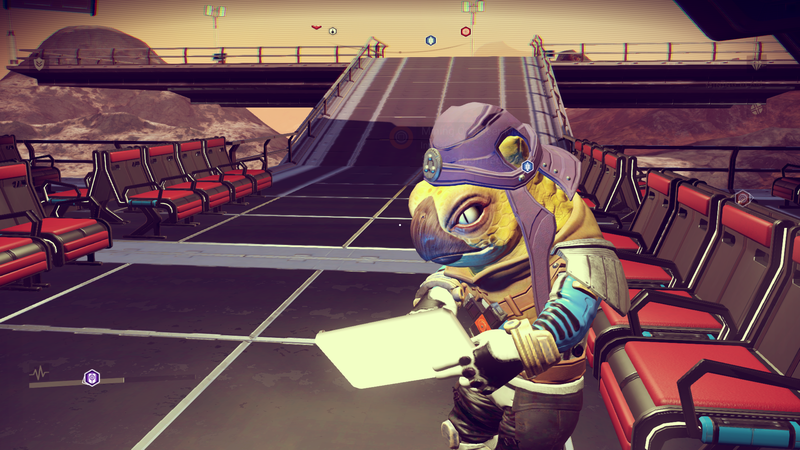The width and height of the screenshot is (800, 450).
Task: Select the purple hexagon icon on the scanner bar
Action: click(92, 377)
